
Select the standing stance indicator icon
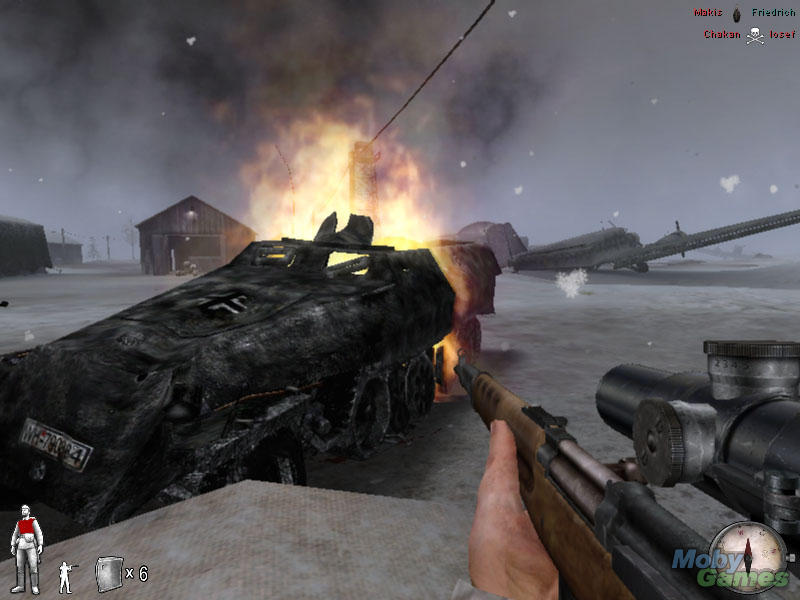pyautogui.click(x=66, y=577)
